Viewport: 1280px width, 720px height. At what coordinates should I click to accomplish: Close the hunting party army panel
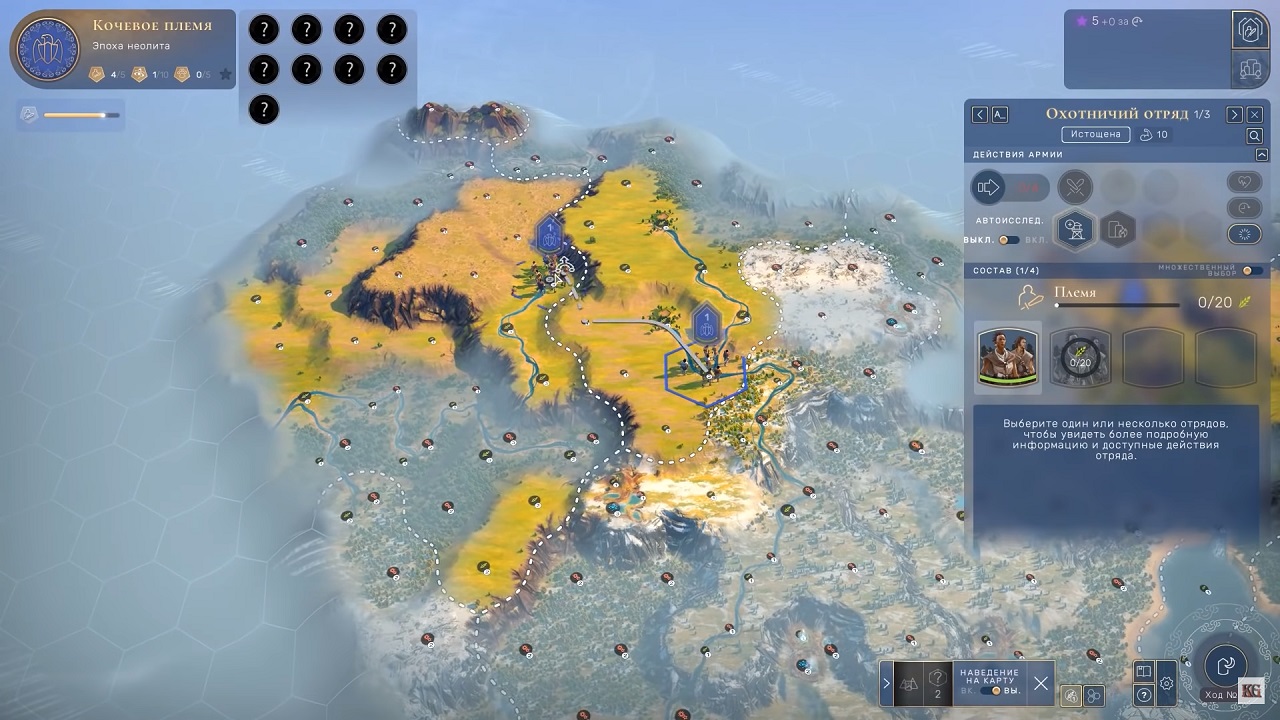(1255, 115)
